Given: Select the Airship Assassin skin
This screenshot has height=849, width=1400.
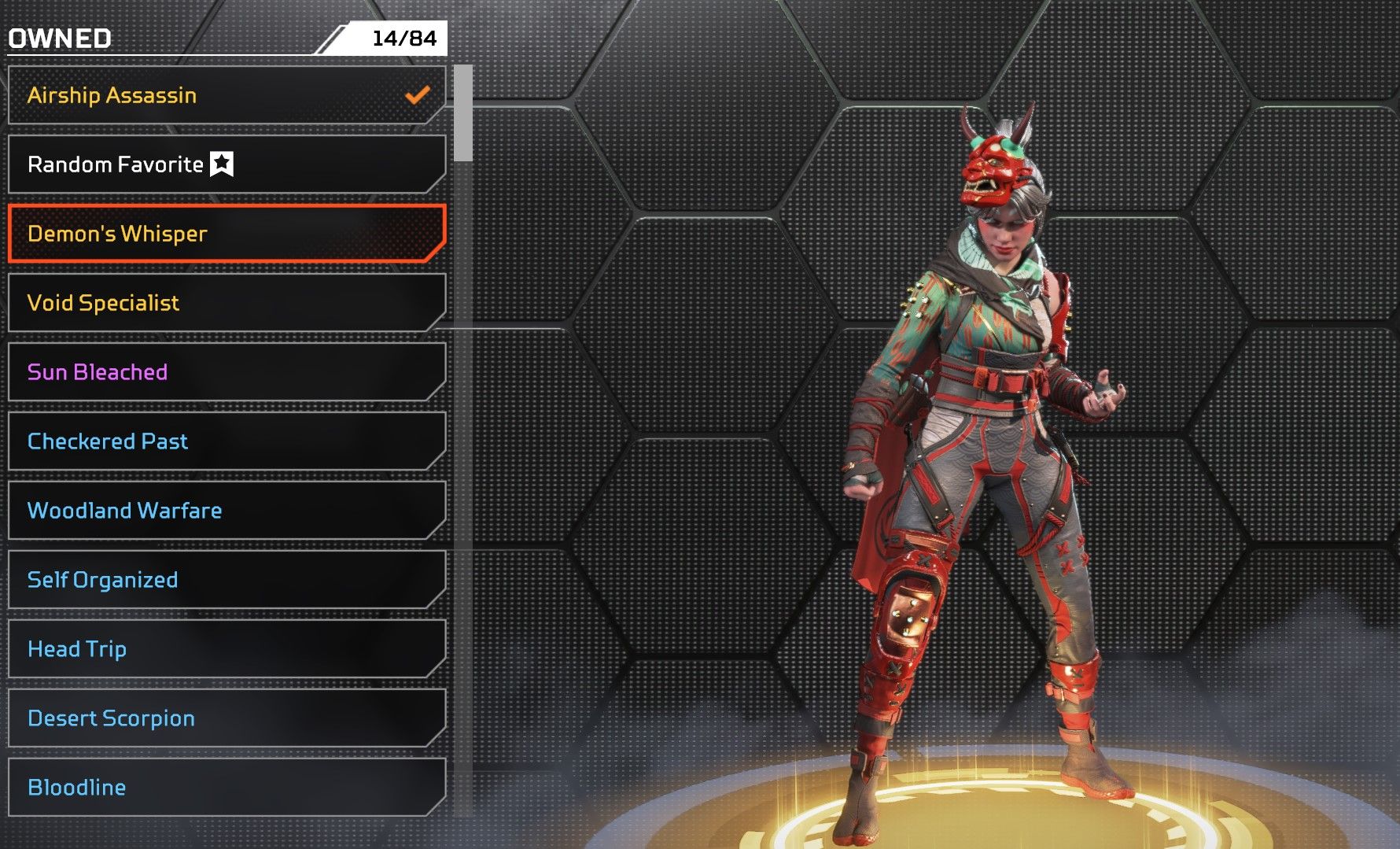Looking at the screenshot, I should click(227, 95).
